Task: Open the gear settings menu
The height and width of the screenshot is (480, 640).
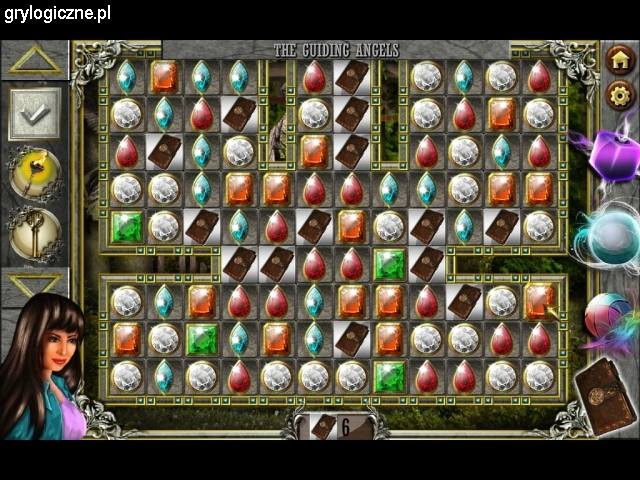Action: pyautogui.click(x=620, y=95)
